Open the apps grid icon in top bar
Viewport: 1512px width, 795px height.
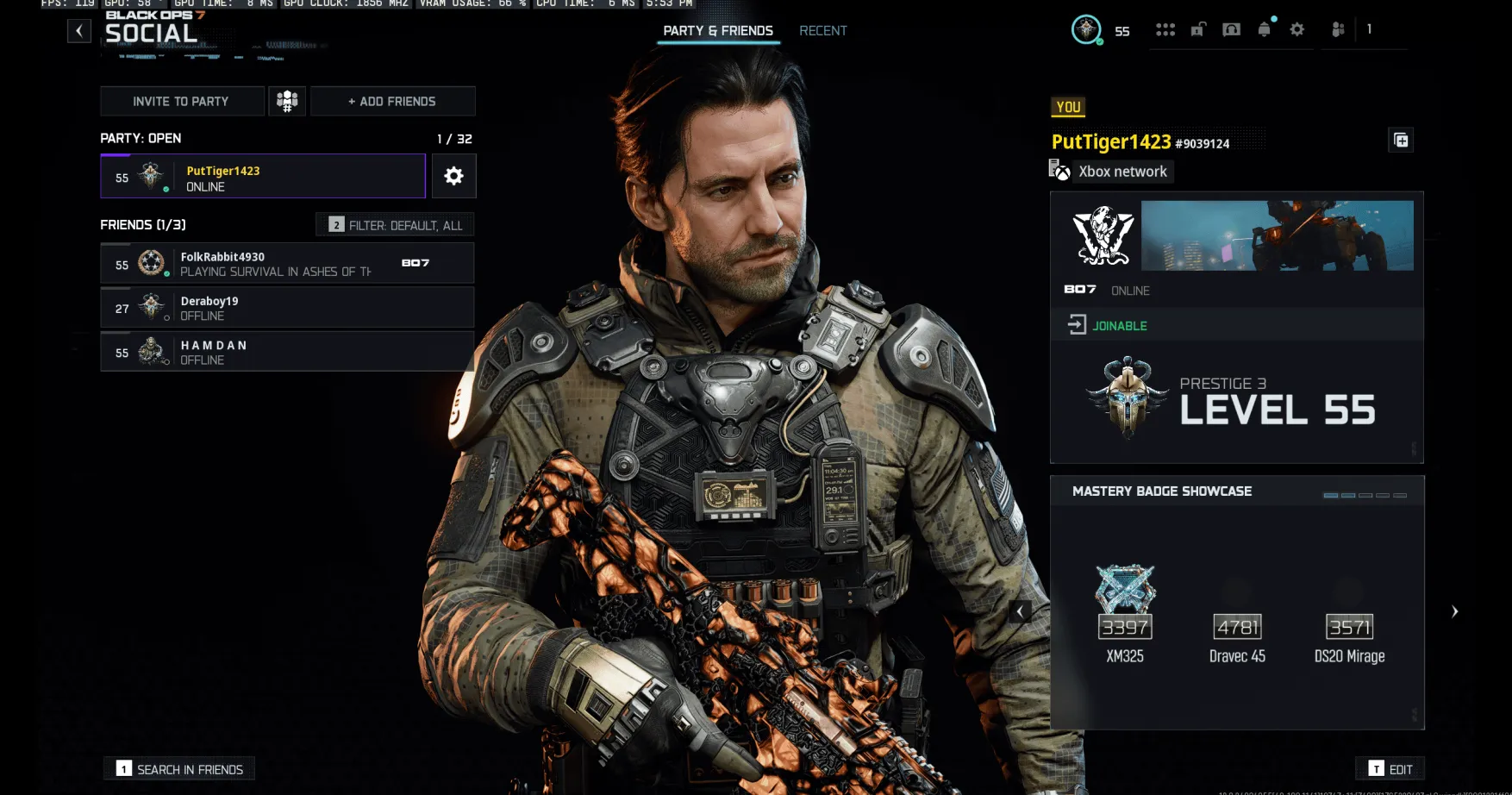point(1165,28)
